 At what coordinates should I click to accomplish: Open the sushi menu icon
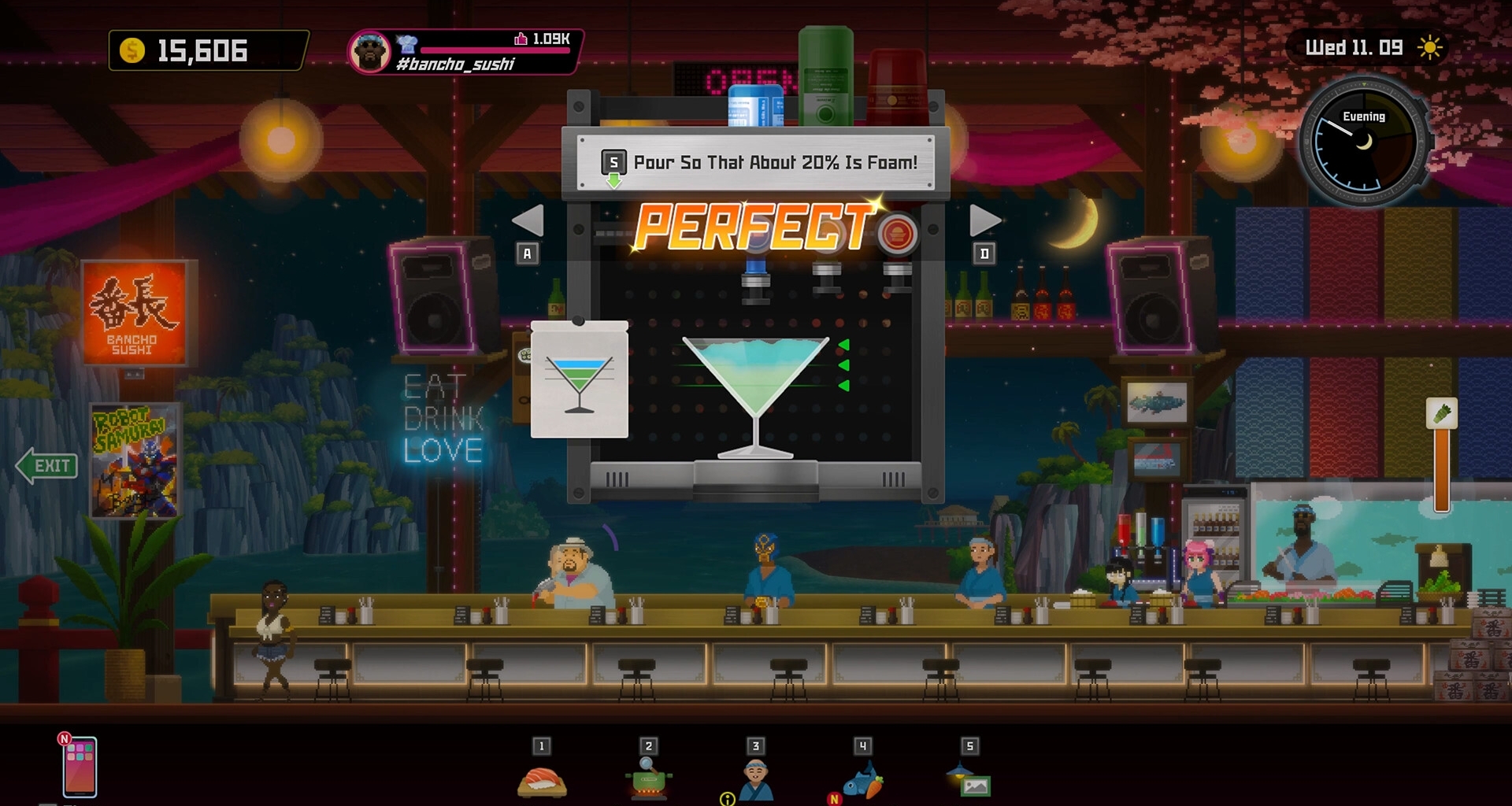pos(542,780)
